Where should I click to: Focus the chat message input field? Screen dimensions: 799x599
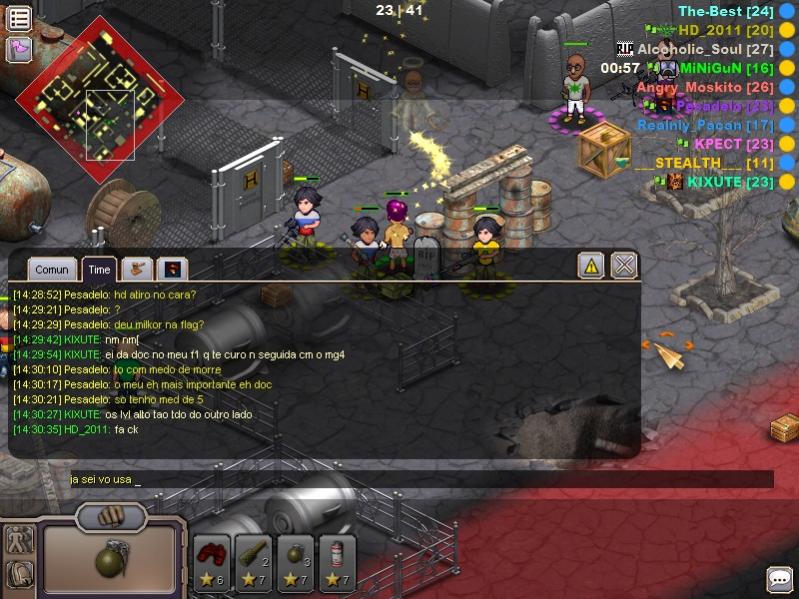click(x=420, y=479)
